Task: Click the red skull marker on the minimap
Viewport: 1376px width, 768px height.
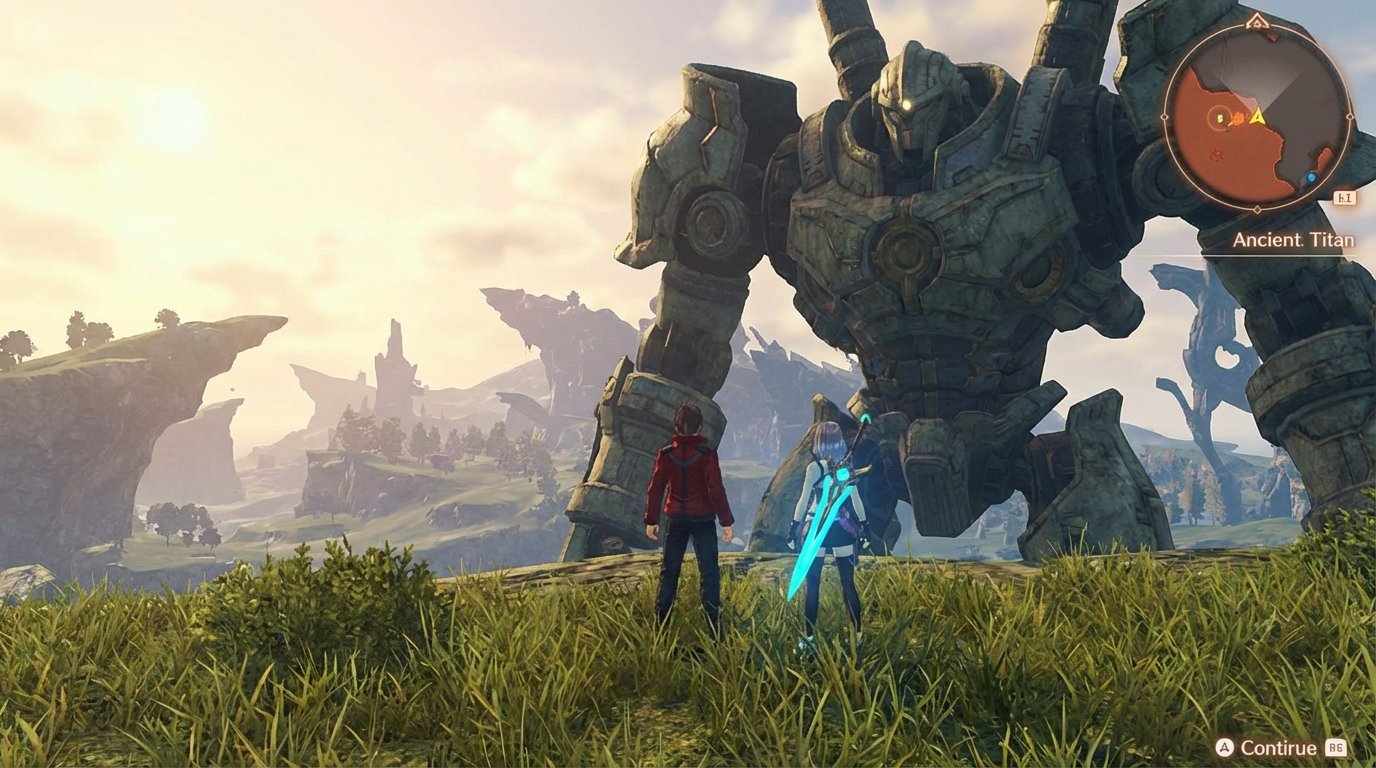Action: 1216,155
